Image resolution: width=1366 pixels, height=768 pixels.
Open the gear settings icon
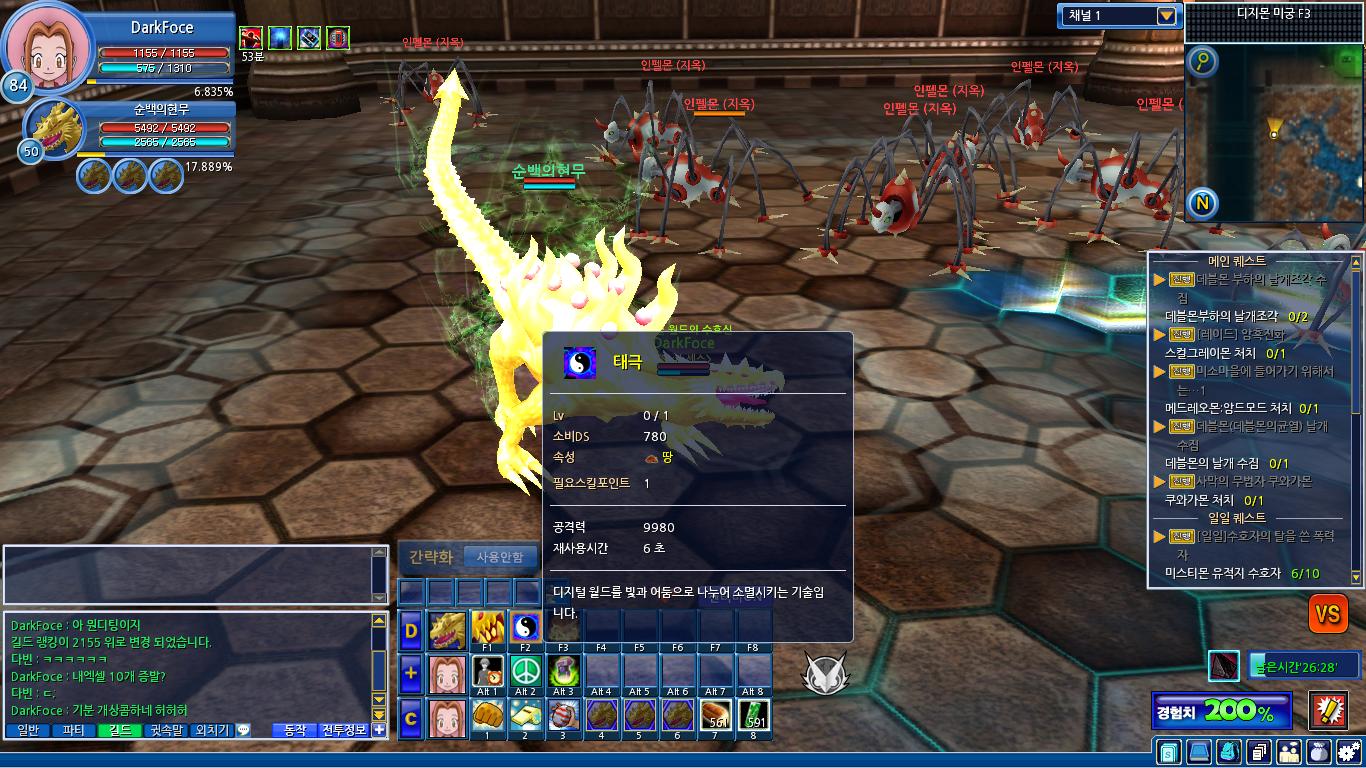tap(1349, 751)
